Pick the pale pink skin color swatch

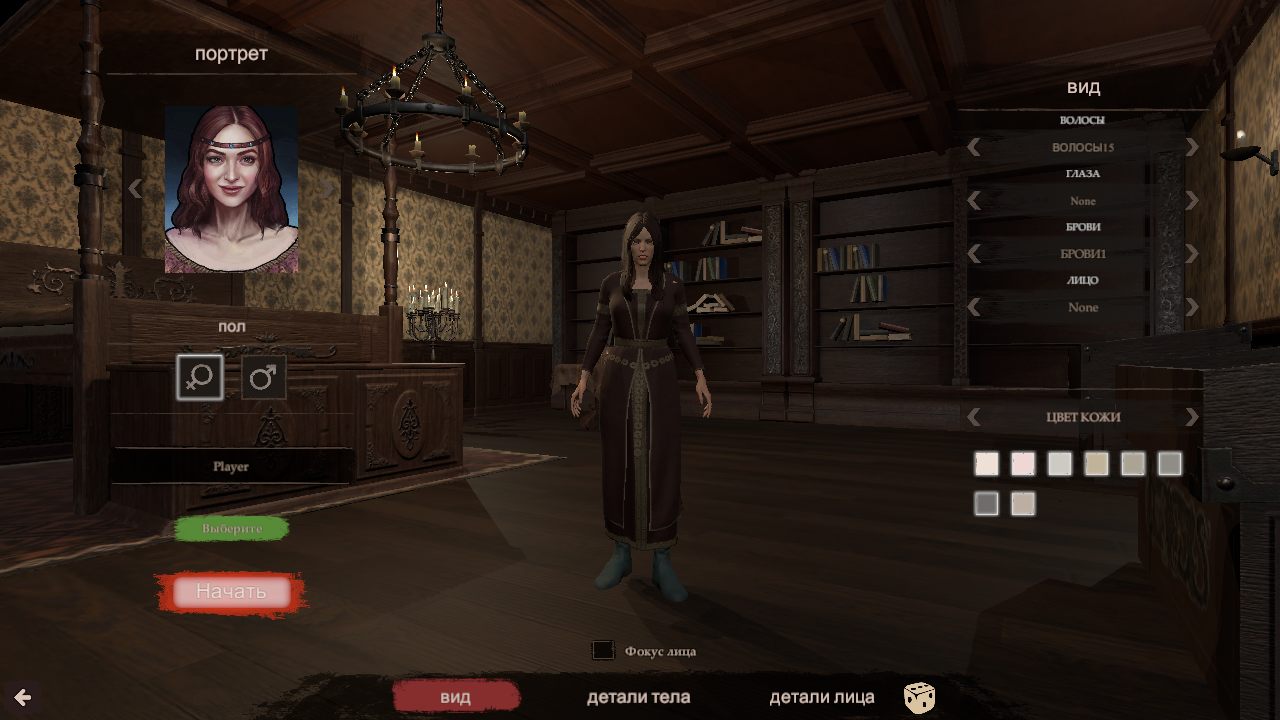pos(1023,464)
